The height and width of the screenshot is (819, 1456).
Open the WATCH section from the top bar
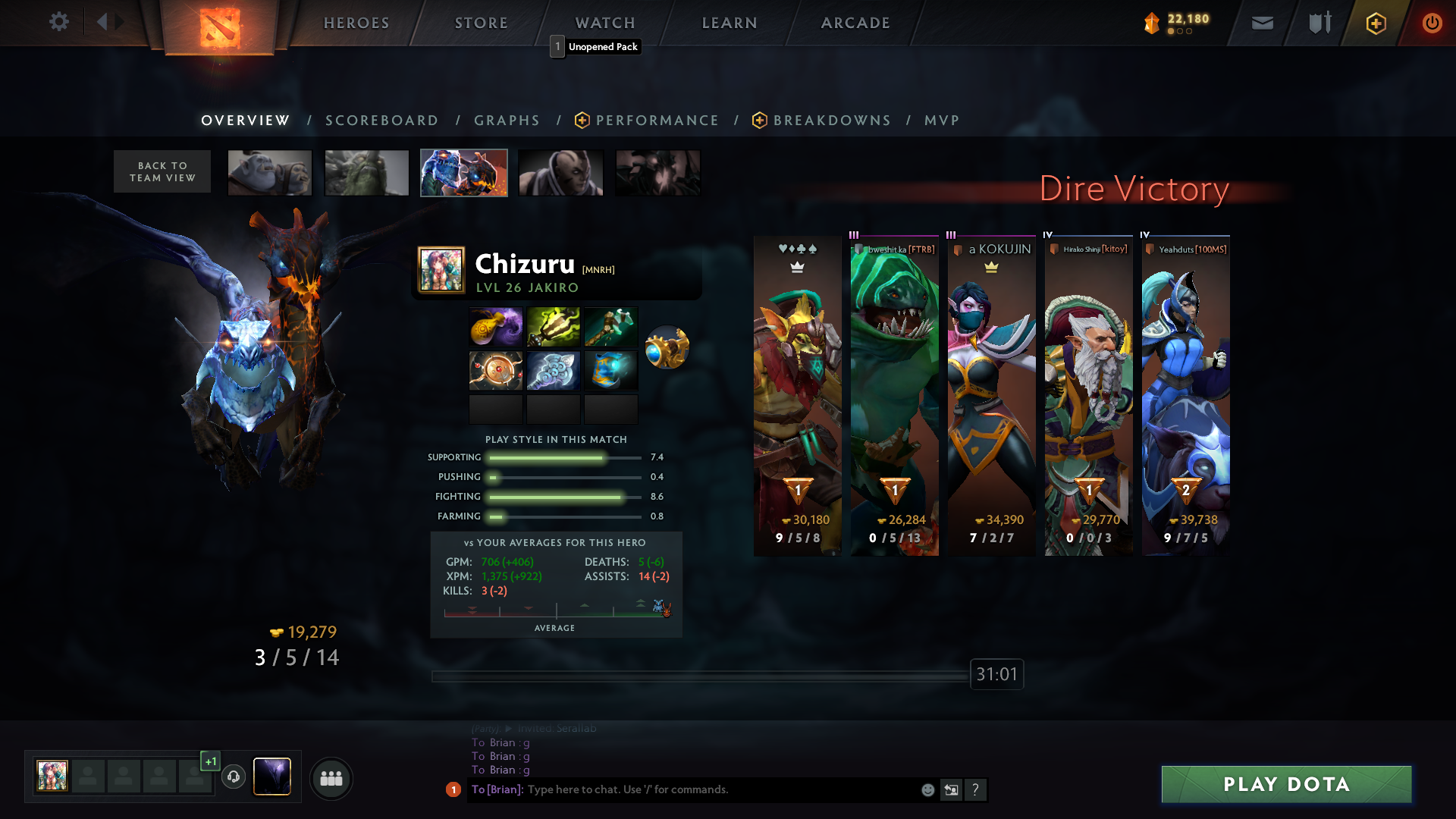tap(604, 23)
